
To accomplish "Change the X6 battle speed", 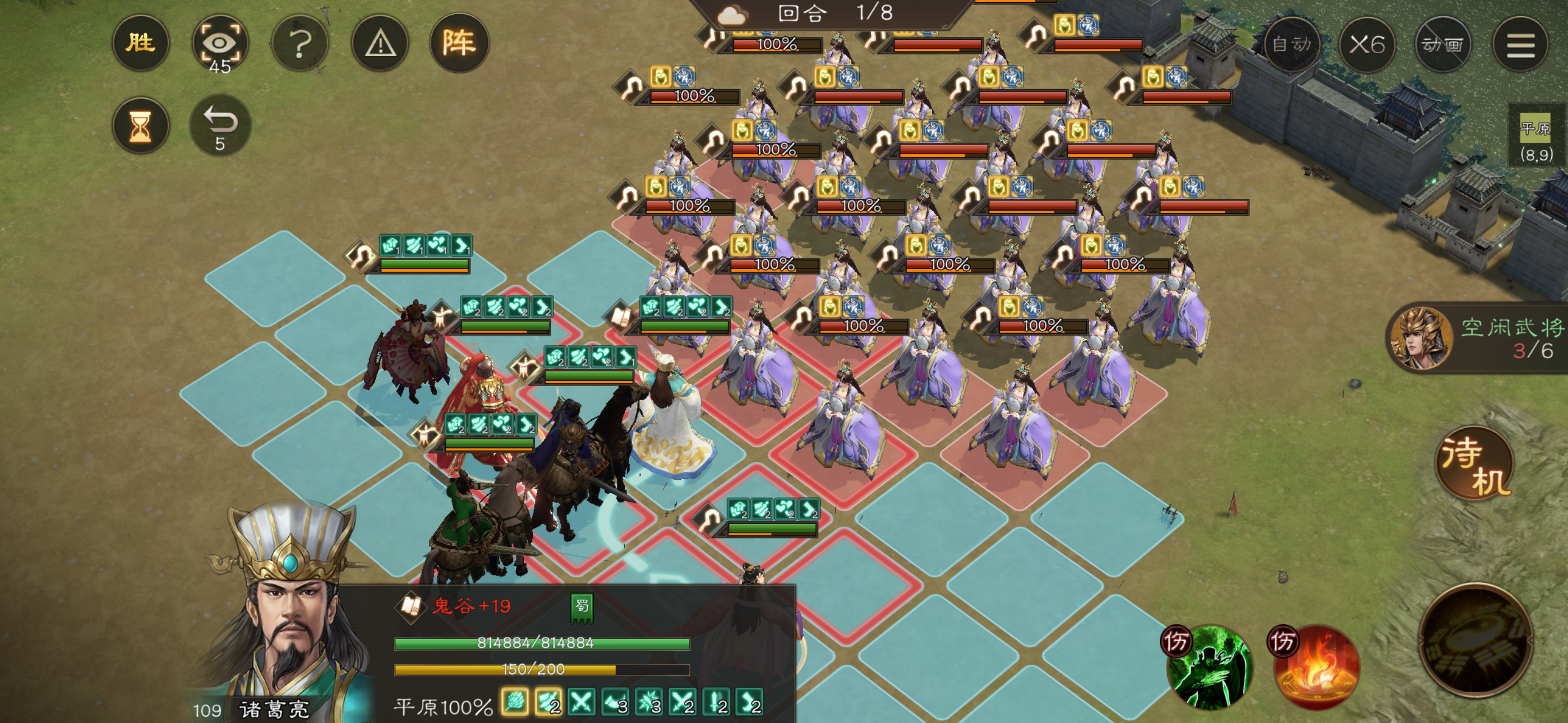I will [x=1367, y=44].
